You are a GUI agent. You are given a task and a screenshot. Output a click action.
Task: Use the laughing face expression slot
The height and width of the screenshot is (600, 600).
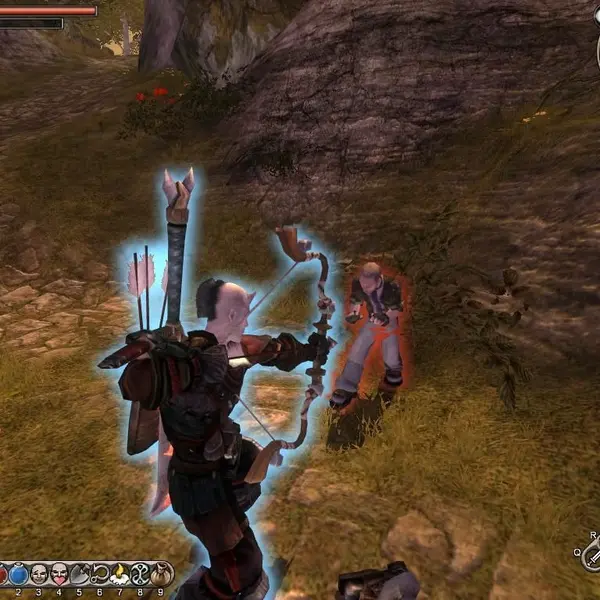point(38,574)
